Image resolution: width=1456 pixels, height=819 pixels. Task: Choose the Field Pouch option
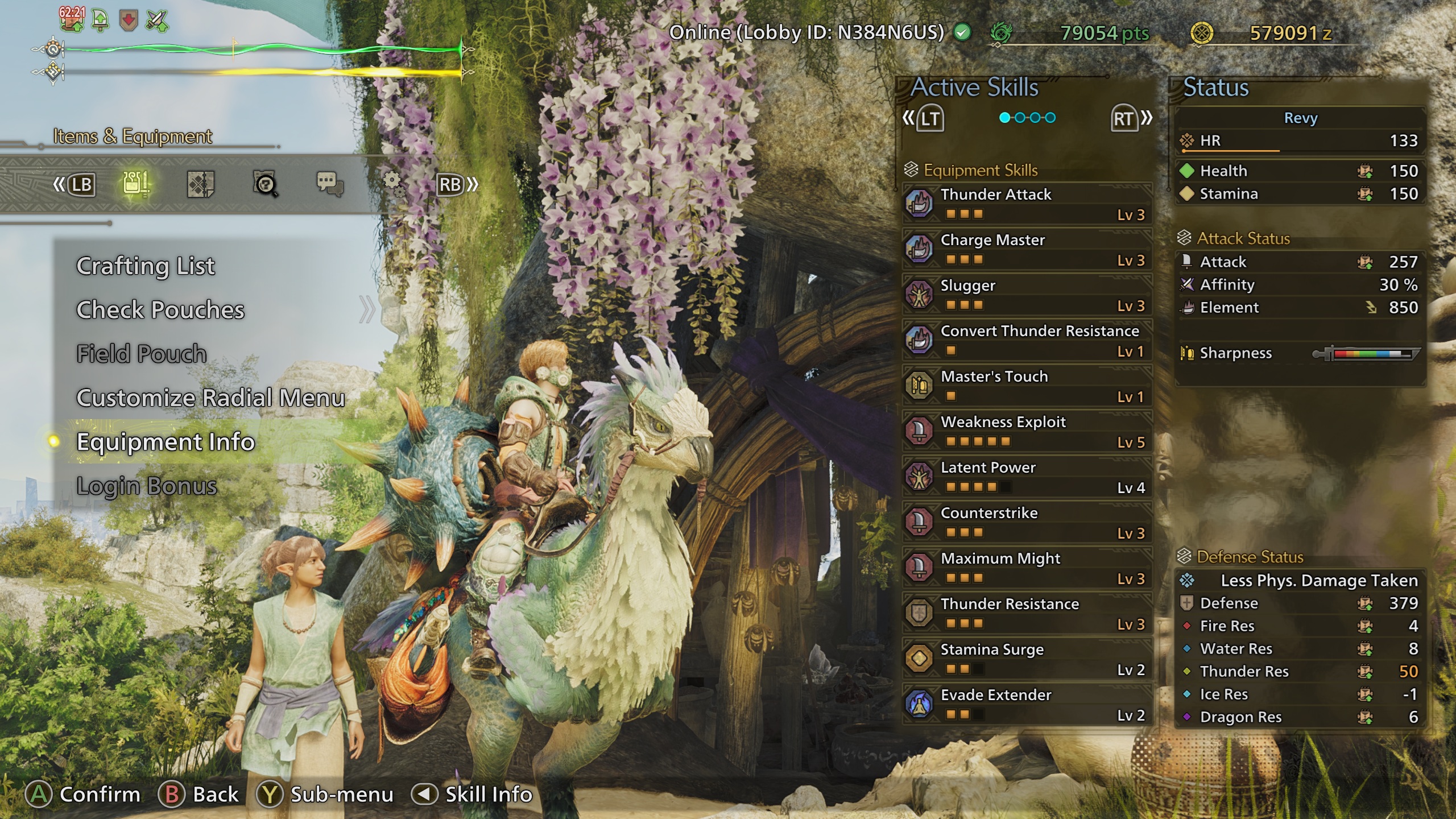(142, 354)
